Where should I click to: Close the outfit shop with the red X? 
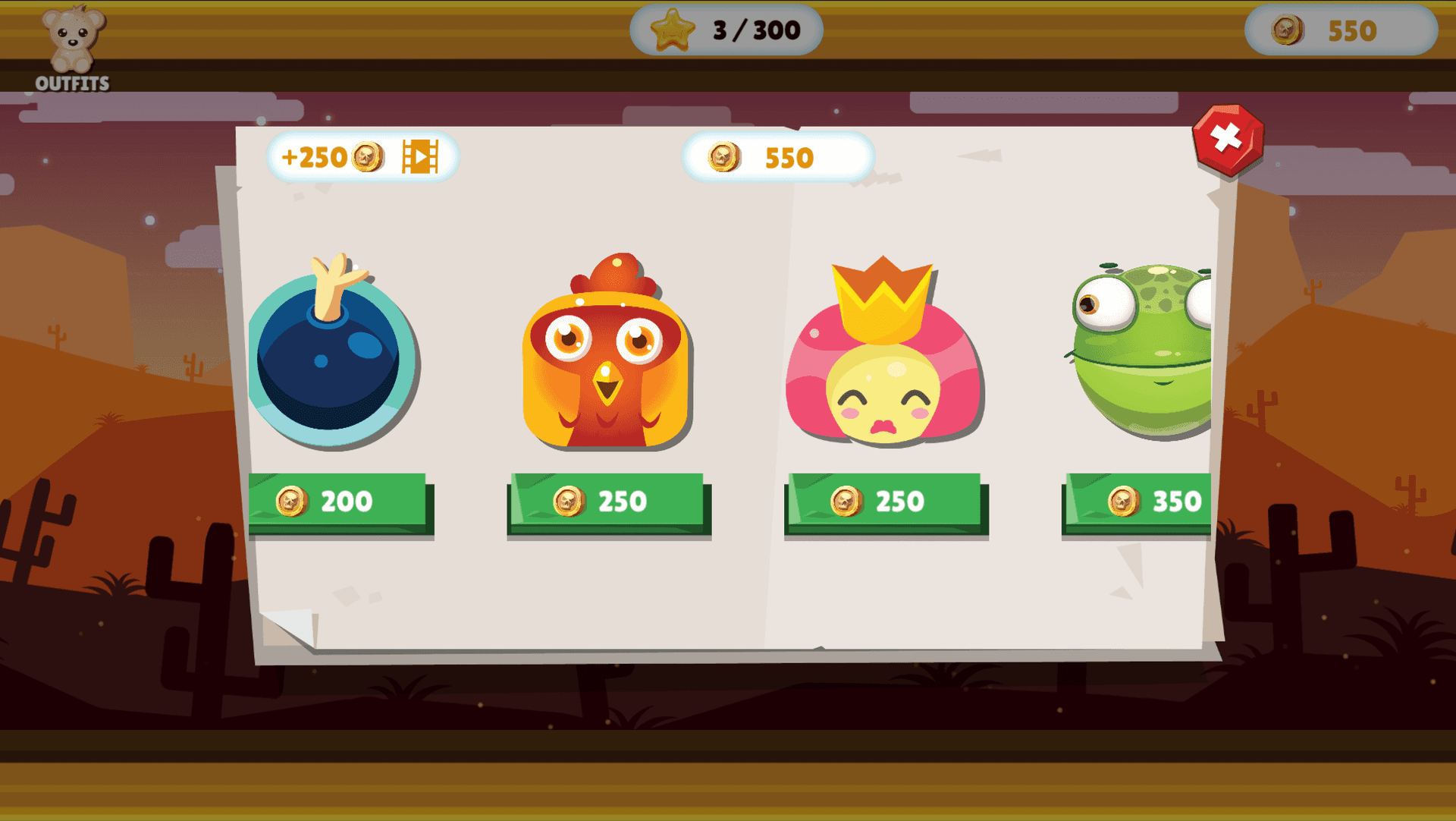point(1227,140)
